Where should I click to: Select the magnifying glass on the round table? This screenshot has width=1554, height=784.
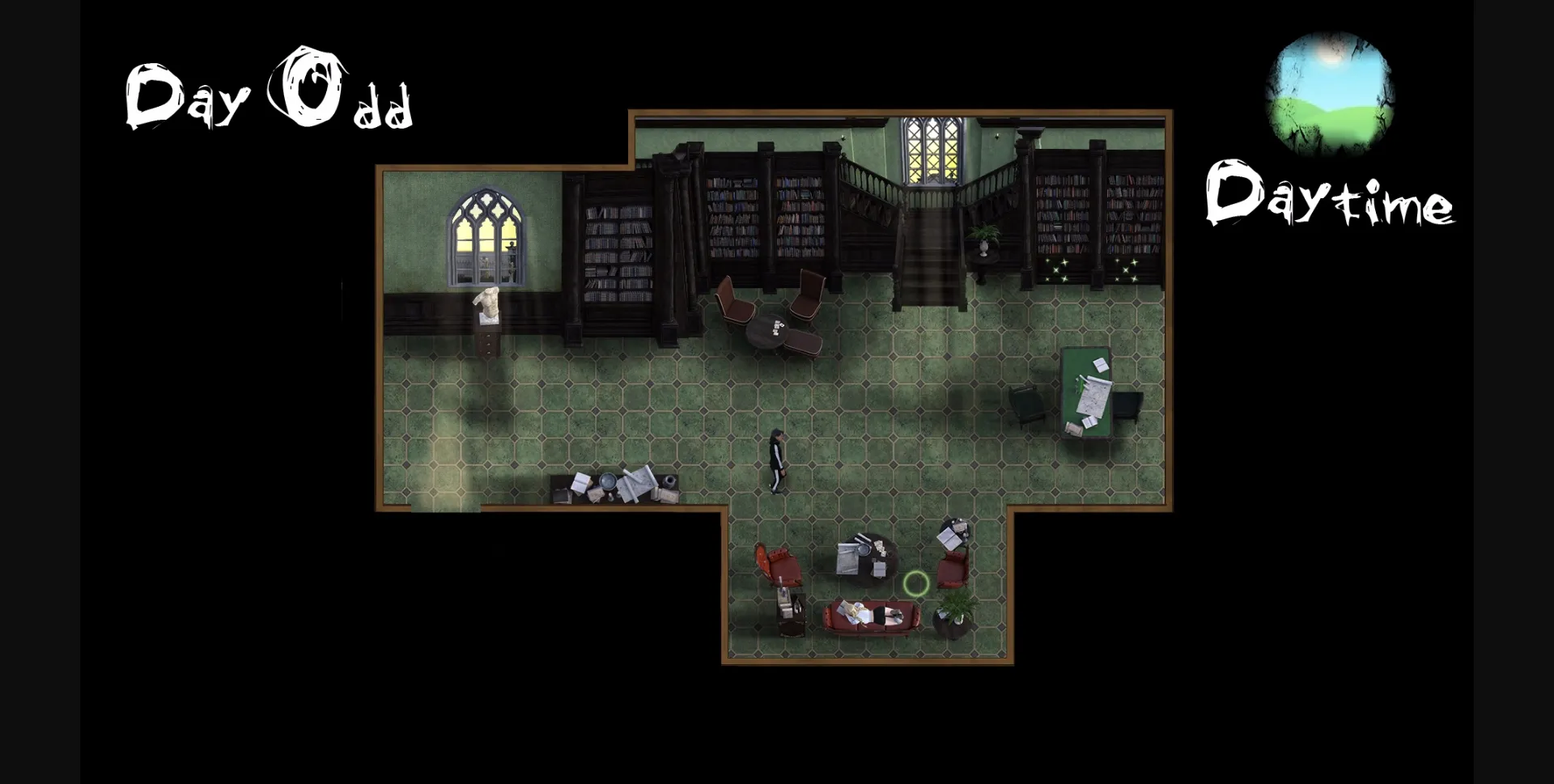(863, 549)
